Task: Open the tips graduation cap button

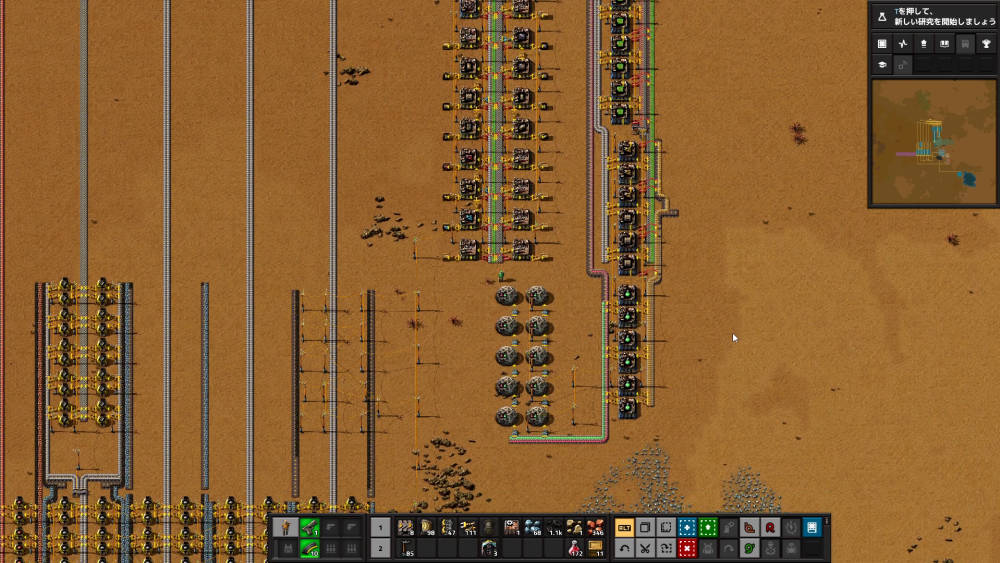Action: [x=883, y=64]
